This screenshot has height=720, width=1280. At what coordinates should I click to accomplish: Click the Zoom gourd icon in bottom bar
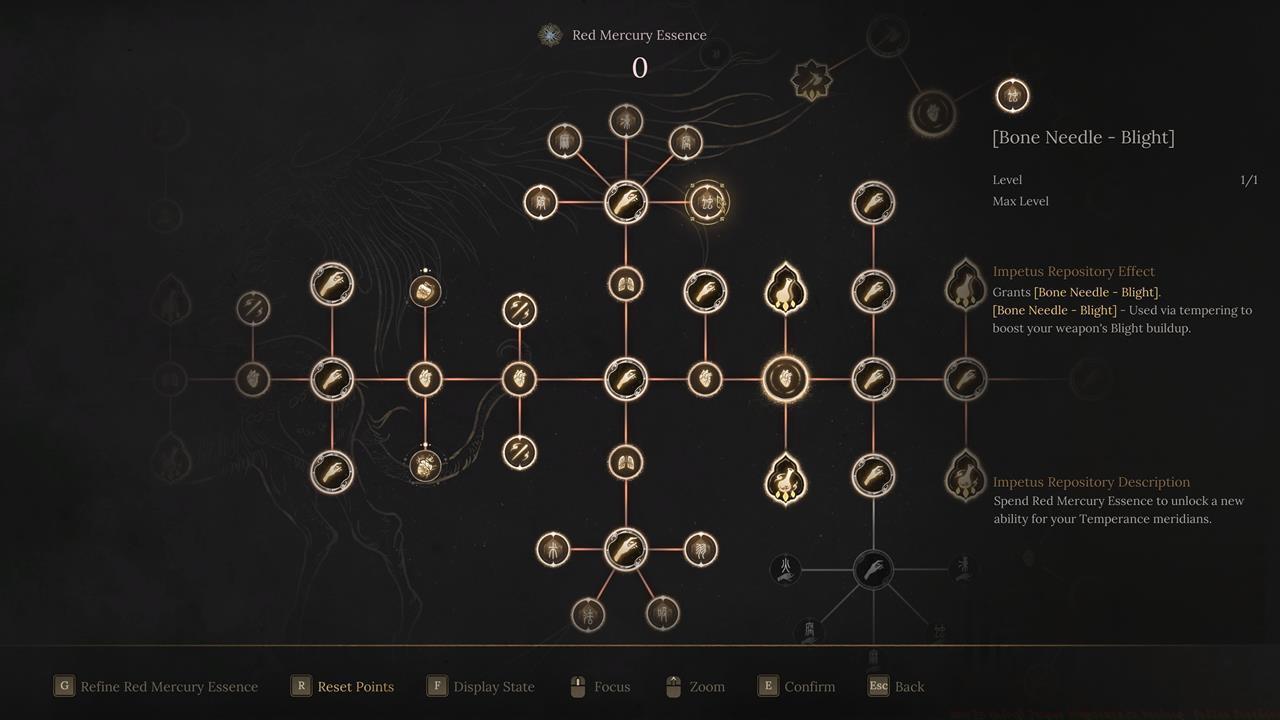tap(673, 686)
